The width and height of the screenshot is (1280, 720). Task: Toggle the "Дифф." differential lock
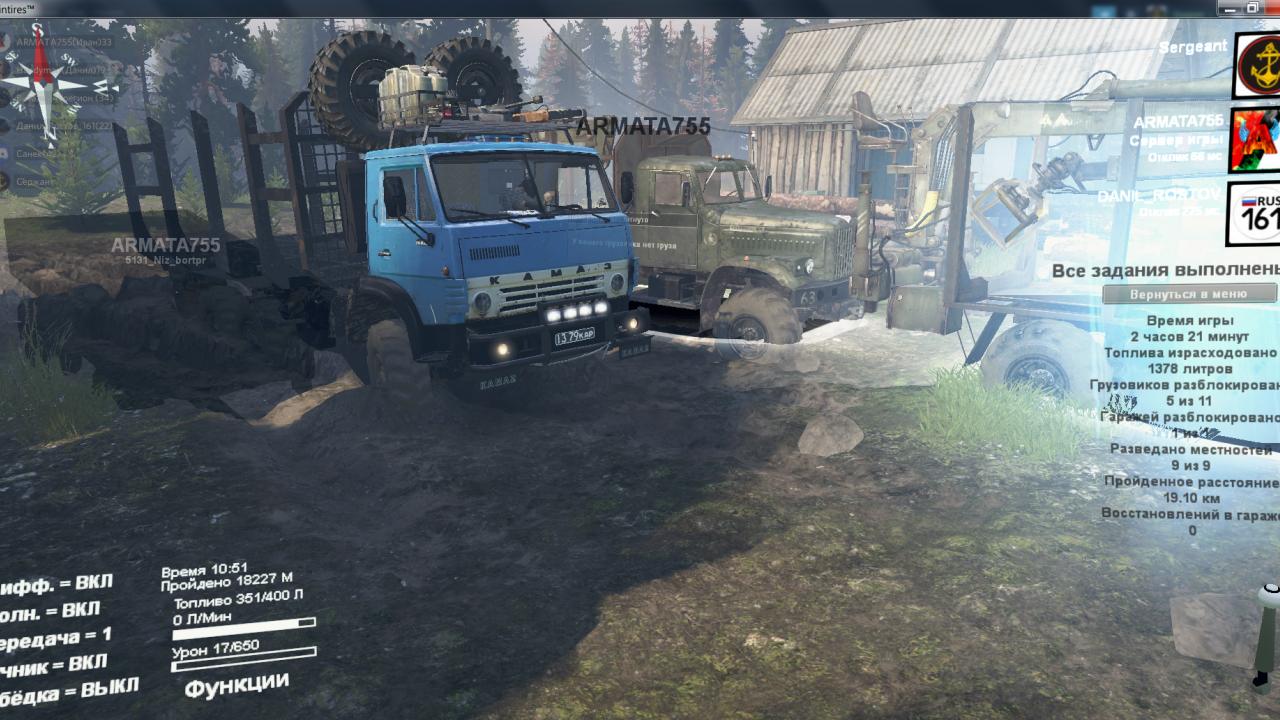click(56, 585)
